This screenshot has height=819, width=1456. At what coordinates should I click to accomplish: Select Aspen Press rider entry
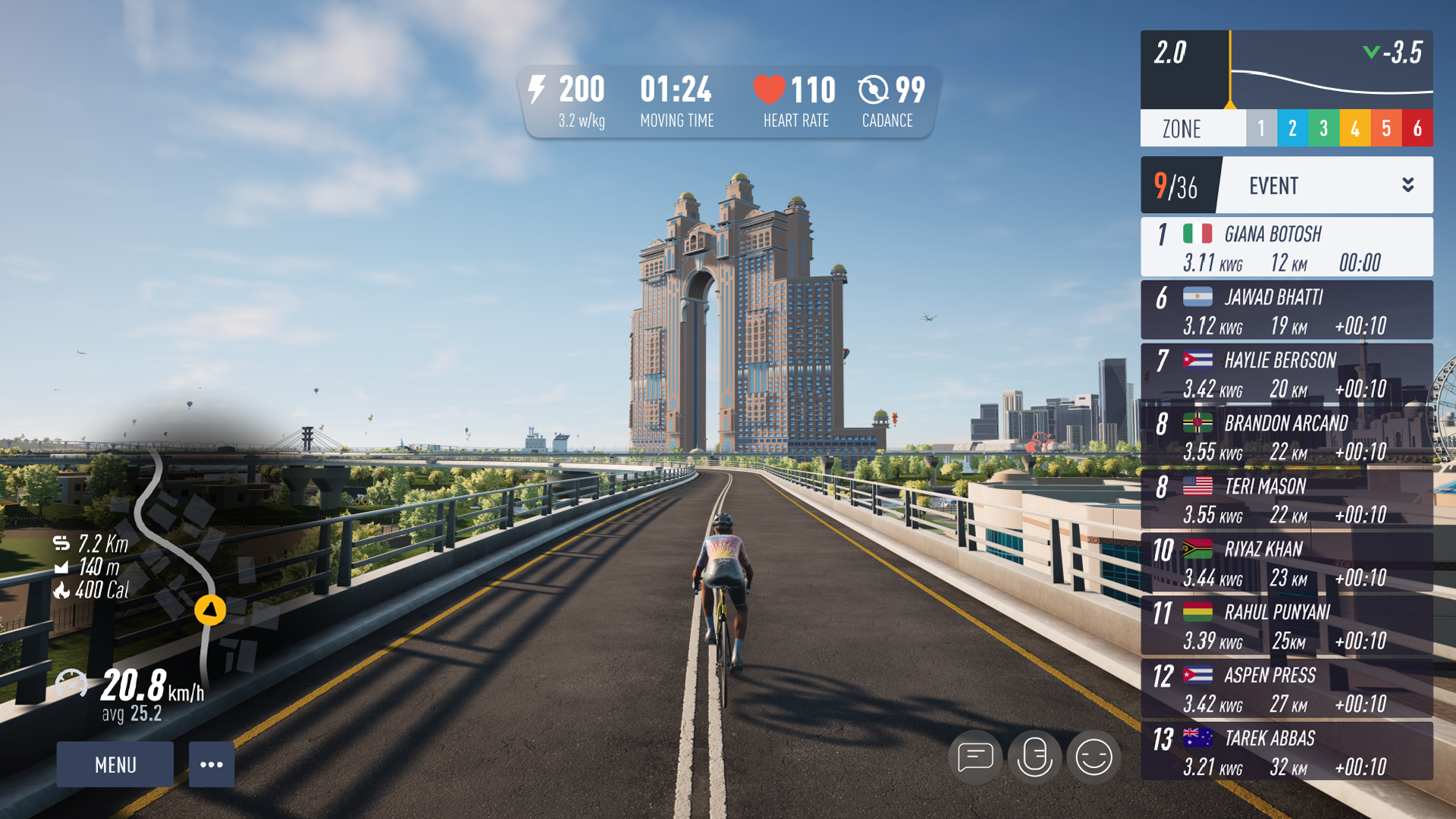click(1287, 688)
